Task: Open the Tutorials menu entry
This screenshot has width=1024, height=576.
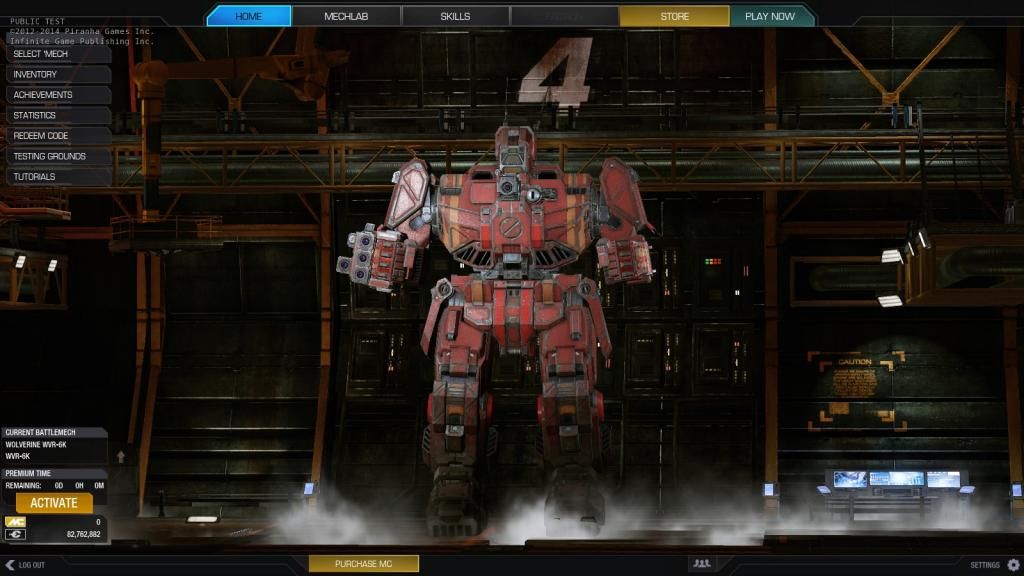Action: click(56, 177)
